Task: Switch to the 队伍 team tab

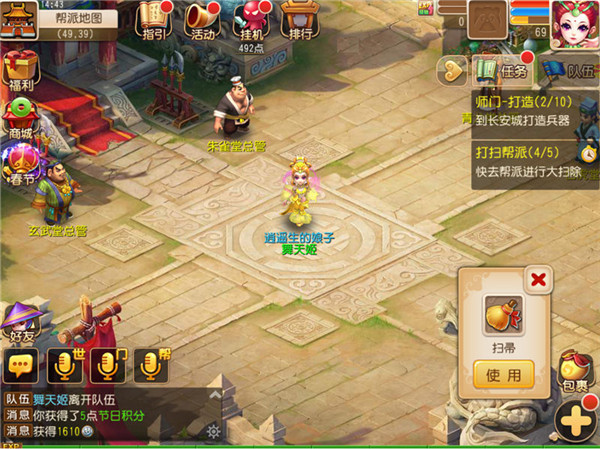Action: click(570, 69)
